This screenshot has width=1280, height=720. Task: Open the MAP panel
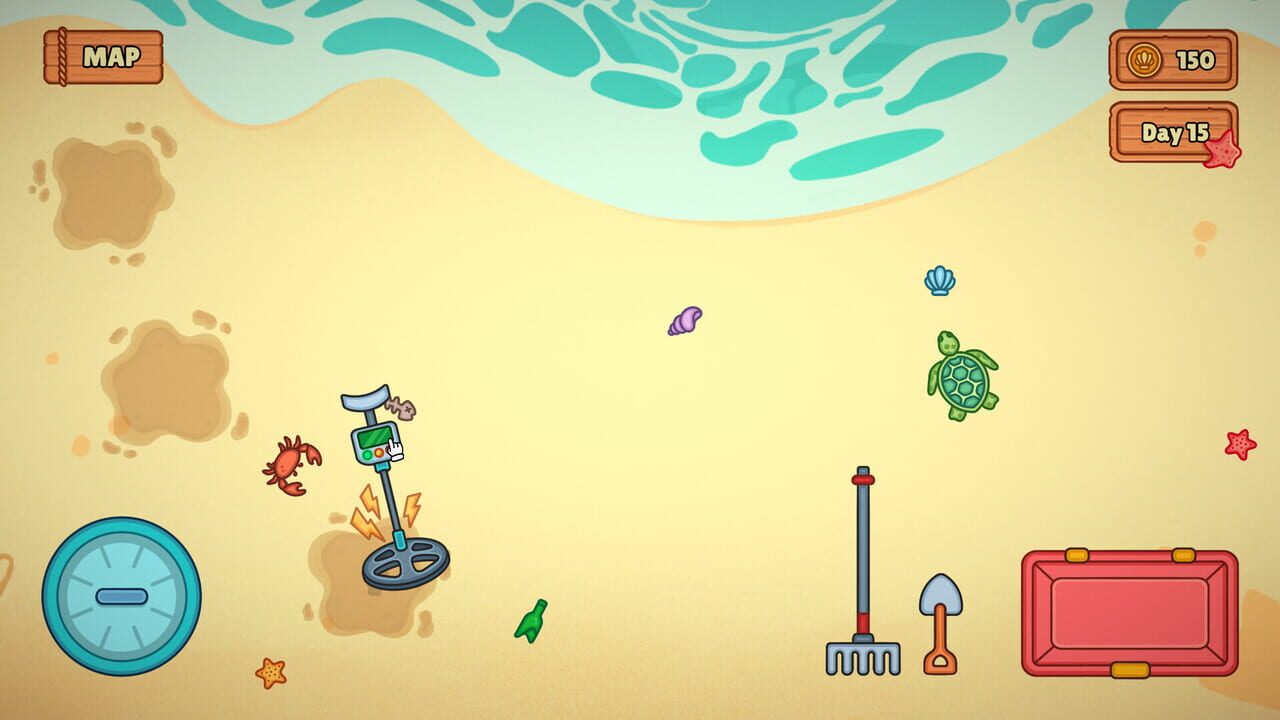click(x=103, y=56)
